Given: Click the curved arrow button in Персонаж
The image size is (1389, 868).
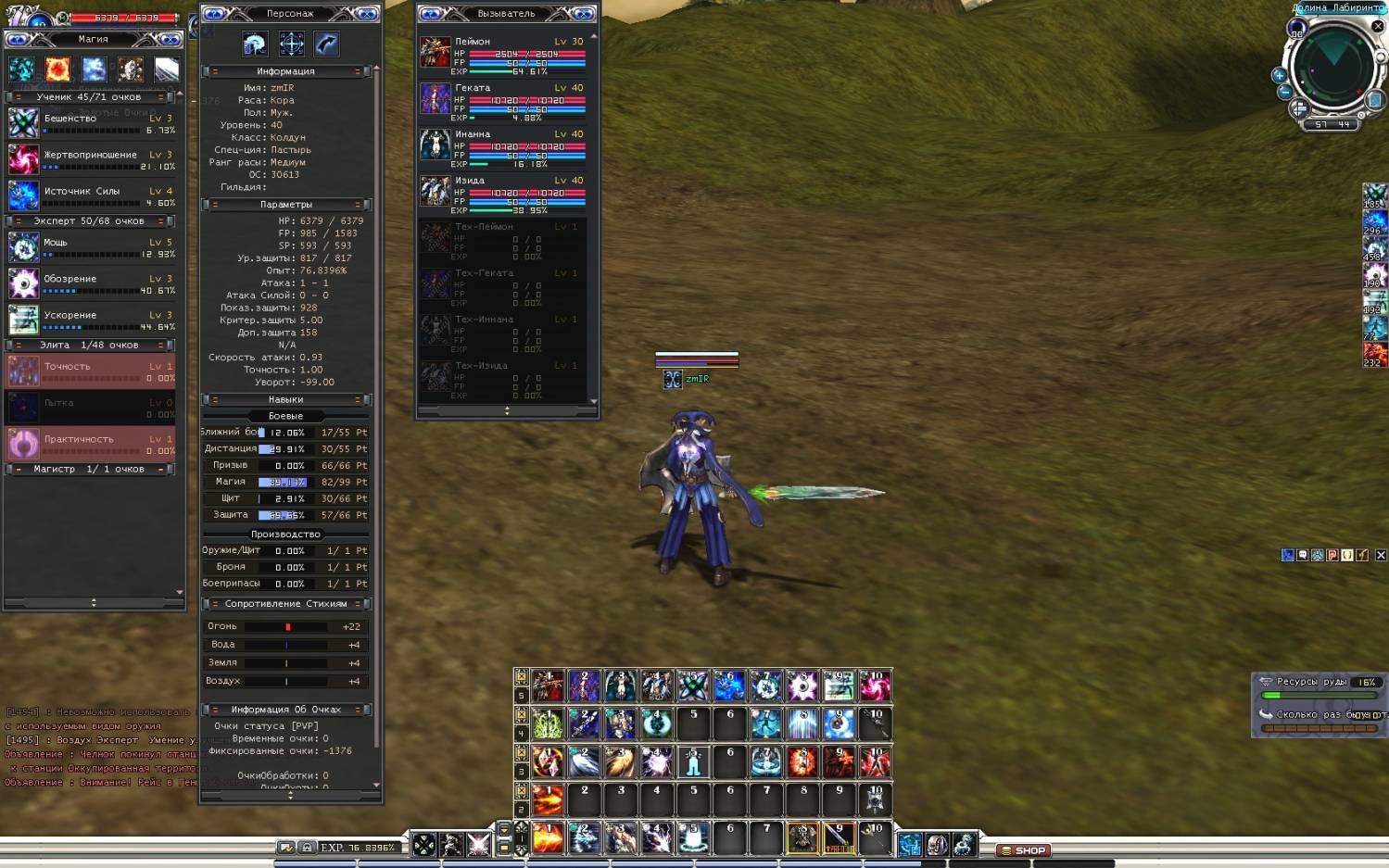Looking at the screenshot, I should pyautogui.click(x=326, y=44).
